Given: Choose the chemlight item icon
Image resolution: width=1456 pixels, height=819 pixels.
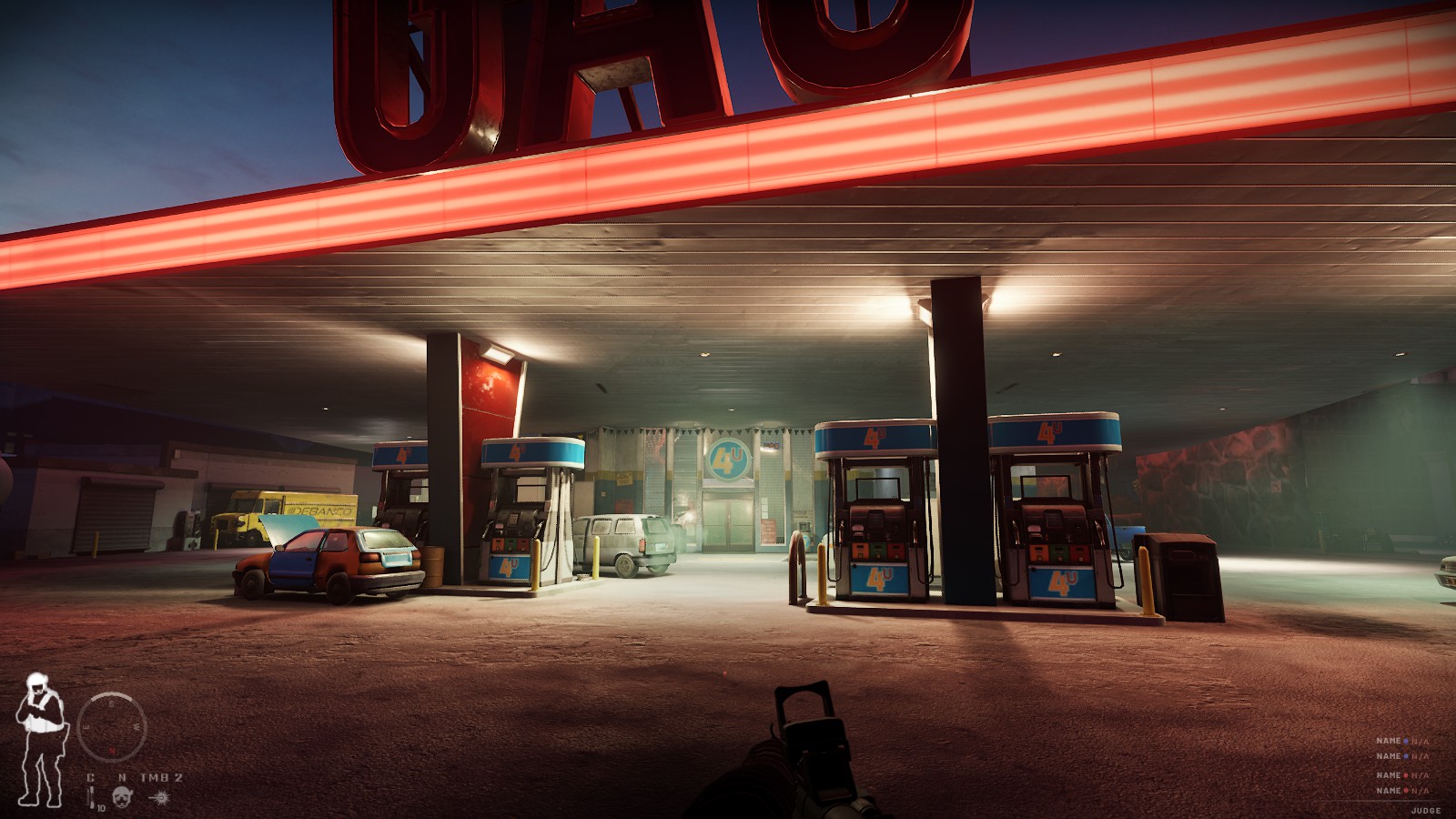Looking at the screenshot, I should tap(91, 797).
